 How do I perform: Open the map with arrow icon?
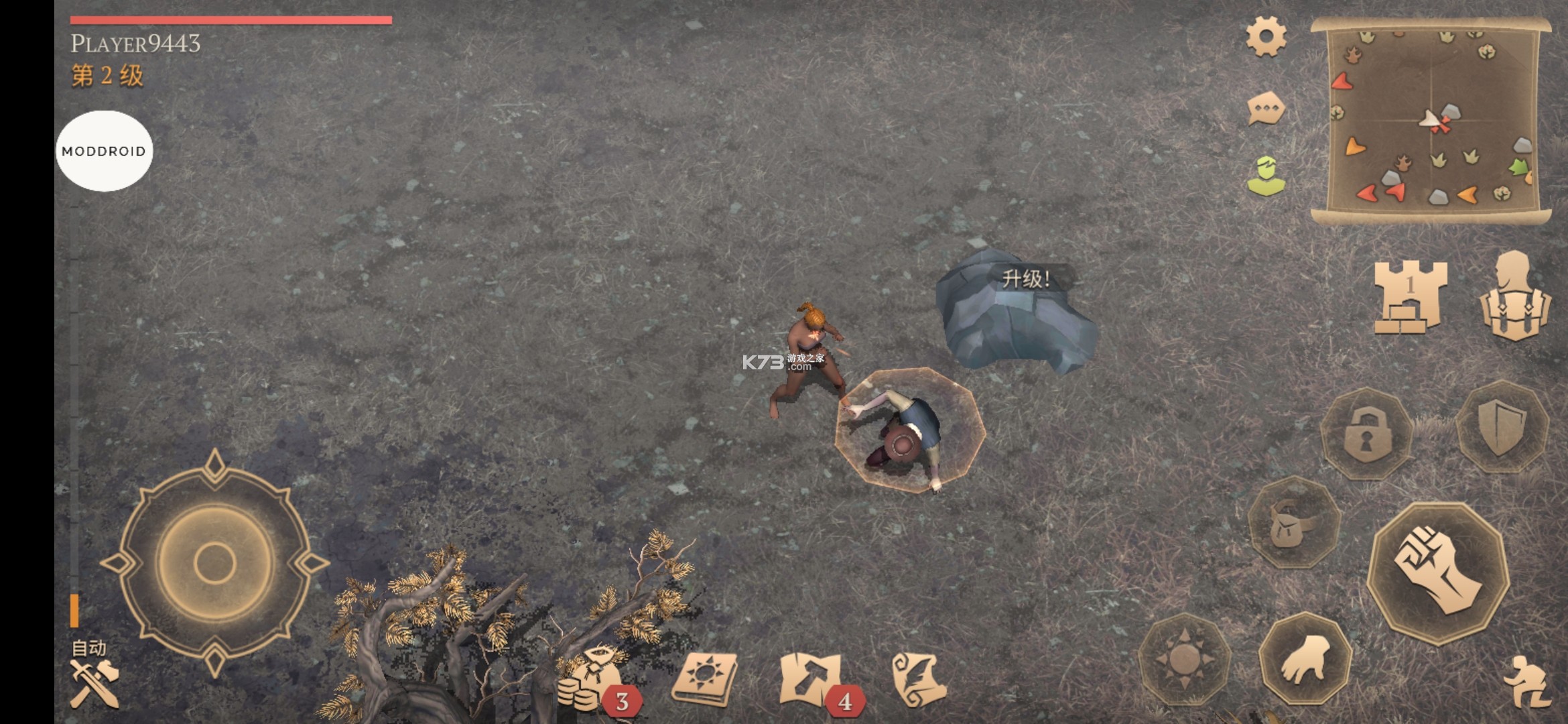tap(811, 679)
